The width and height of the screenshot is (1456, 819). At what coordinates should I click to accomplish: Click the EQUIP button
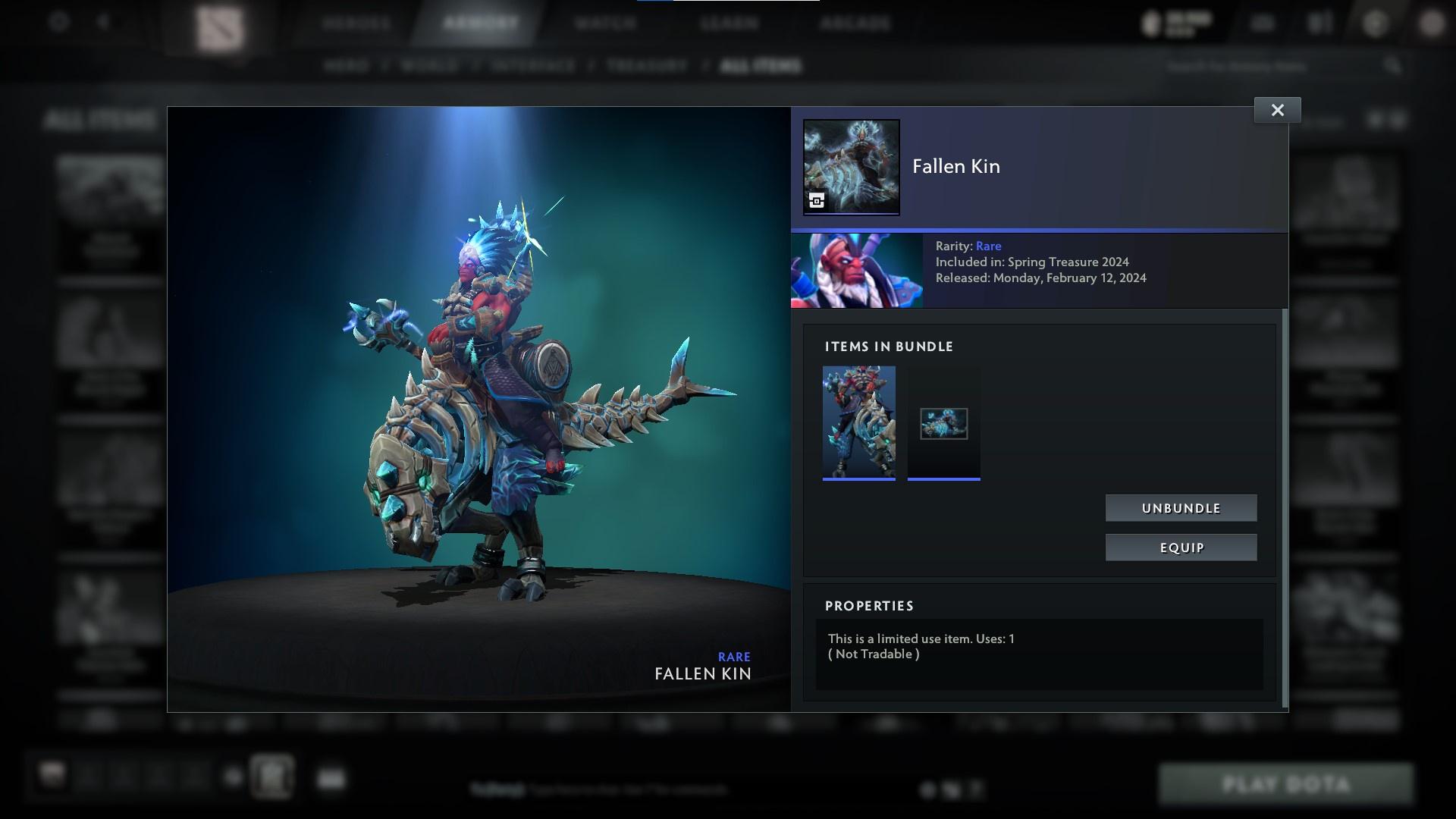pos(1181,547)
